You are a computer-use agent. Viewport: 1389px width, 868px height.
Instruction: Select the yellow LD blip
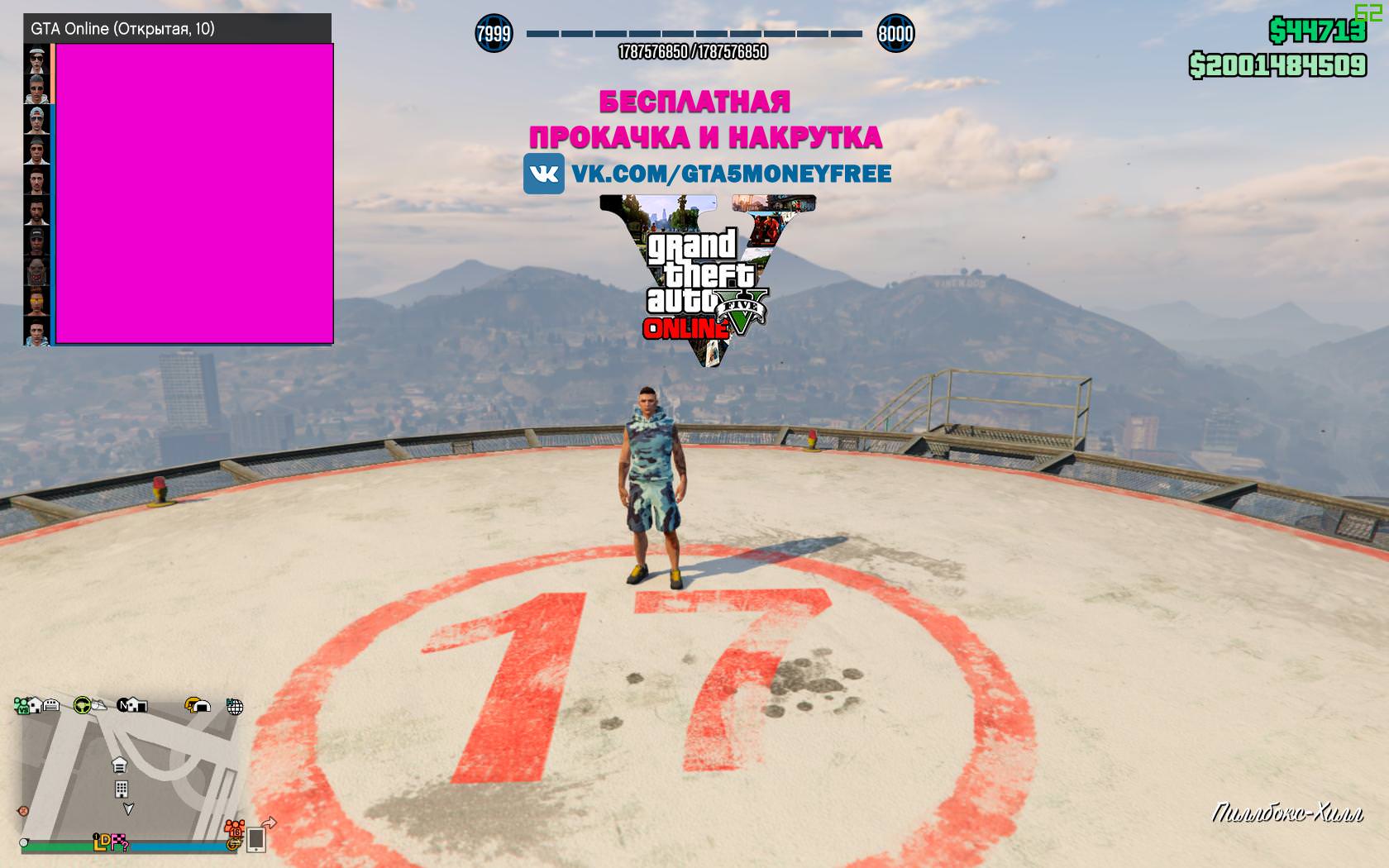(x=102, y=842)
